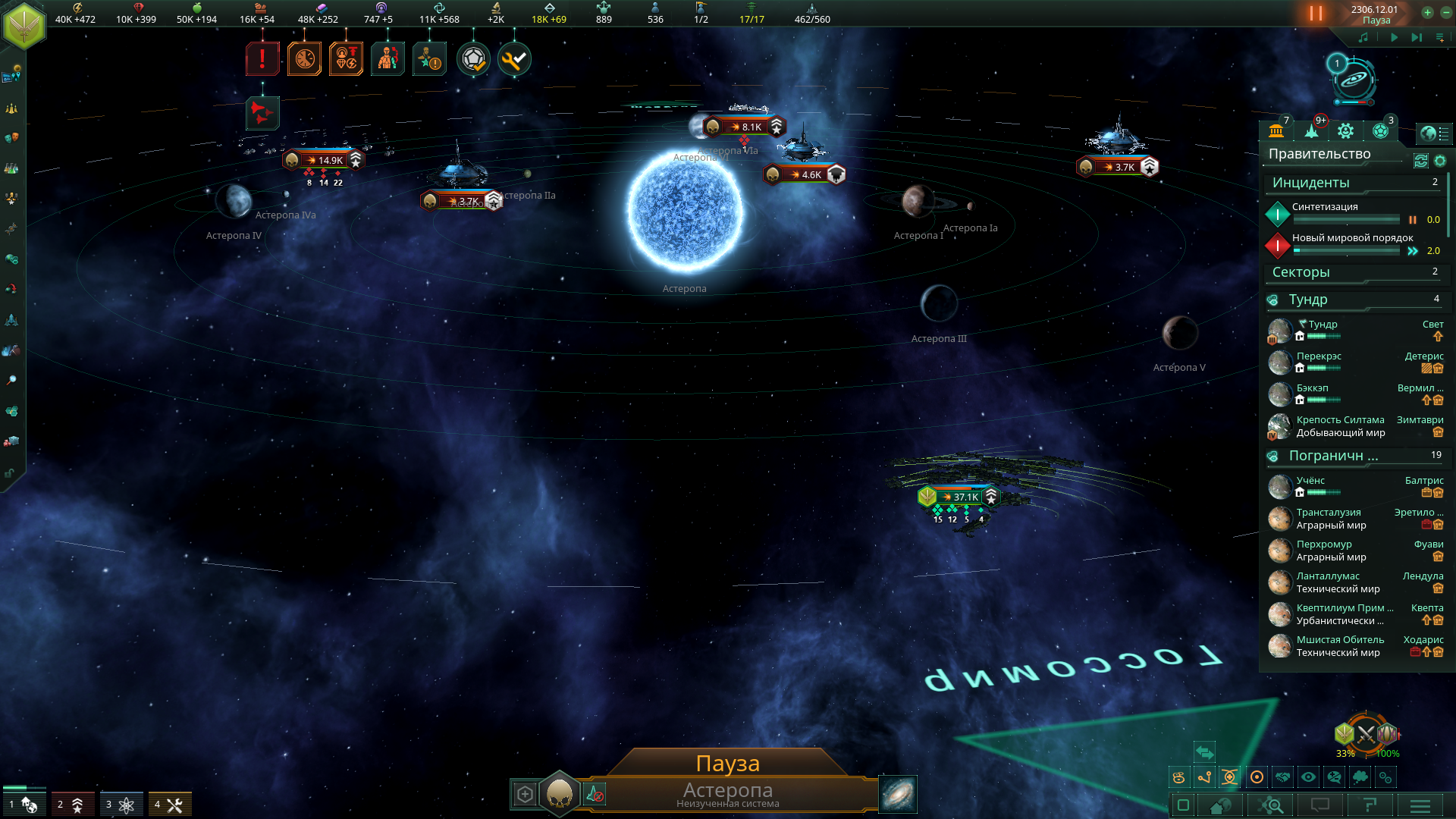Open the hamburger main menu button
Viewport: 1456px width, 819px height.
click(1420, 805)
